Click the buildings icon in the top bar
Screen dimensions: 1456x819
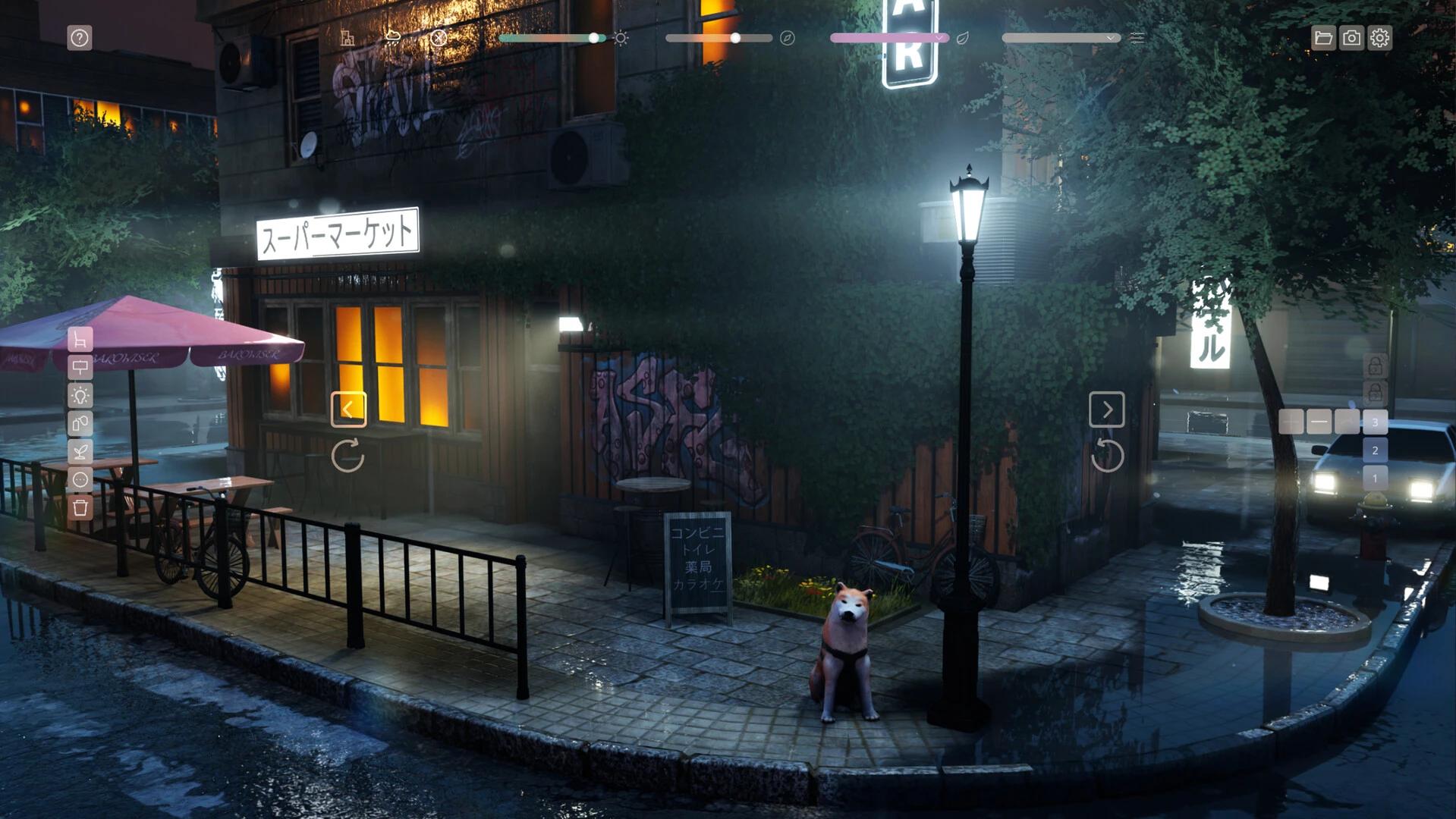(347, 38)
